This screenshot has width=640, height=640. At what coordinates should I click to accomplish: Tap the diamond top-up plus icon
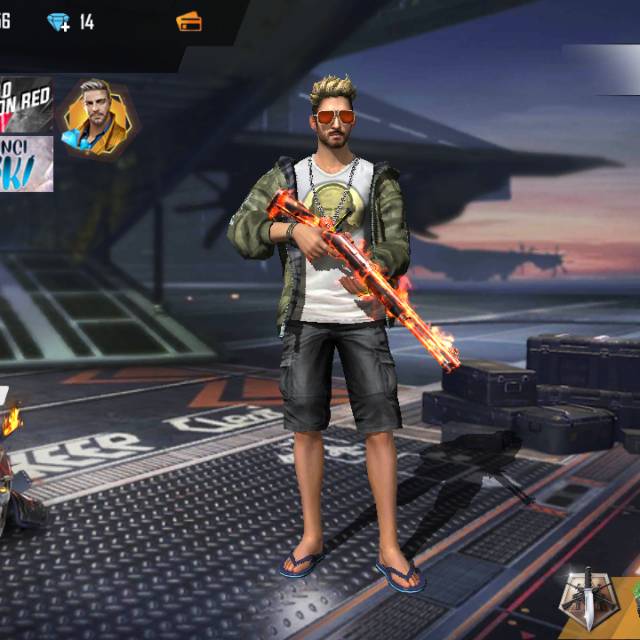[x=59, y=22]
